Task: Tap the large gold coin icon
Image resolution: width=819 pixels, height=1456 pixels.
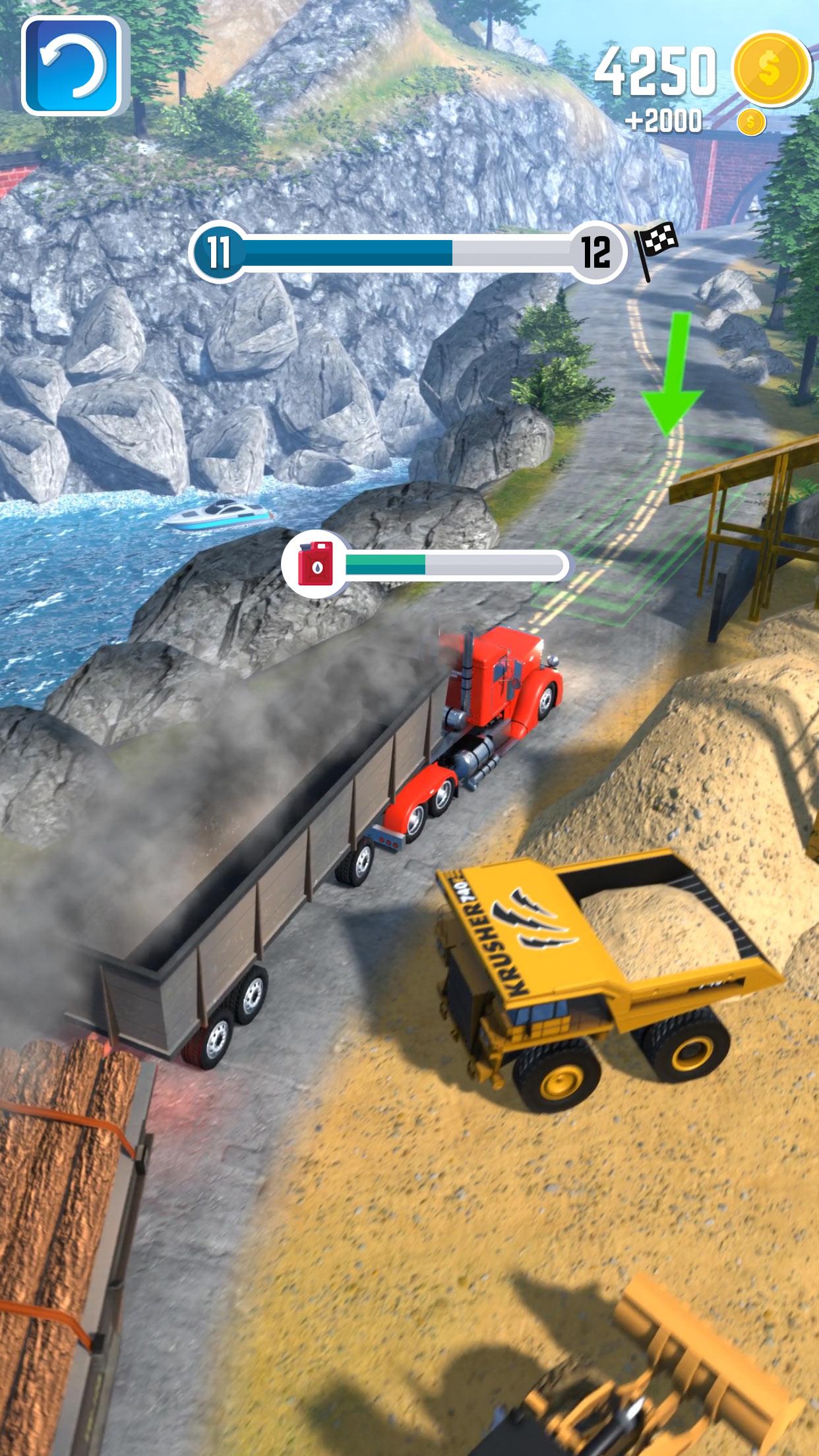Action: (772, 68)
